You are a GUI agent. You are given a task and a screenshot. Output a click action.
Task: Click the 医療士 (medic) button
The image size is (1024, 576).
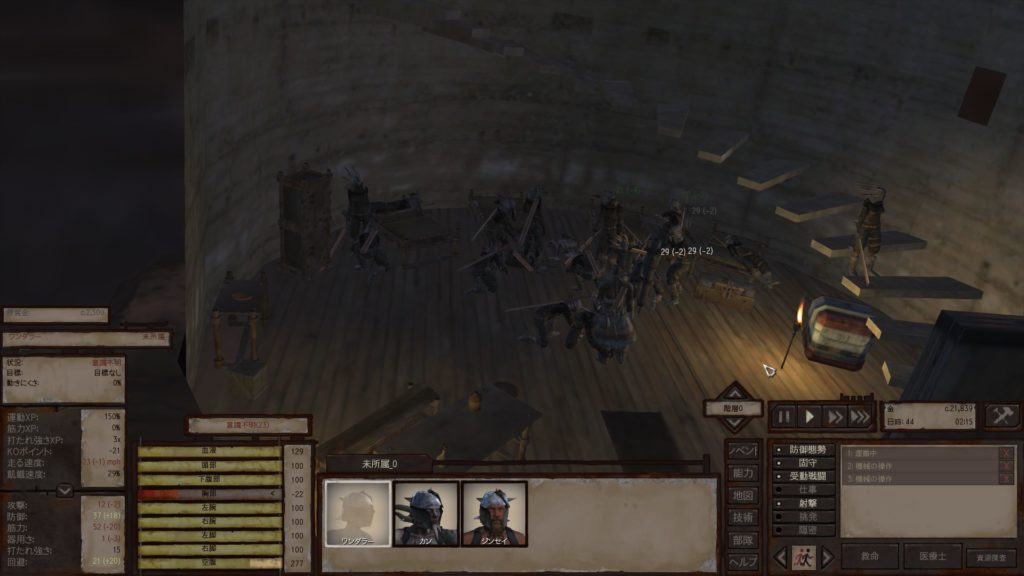(x=932, y=557)
